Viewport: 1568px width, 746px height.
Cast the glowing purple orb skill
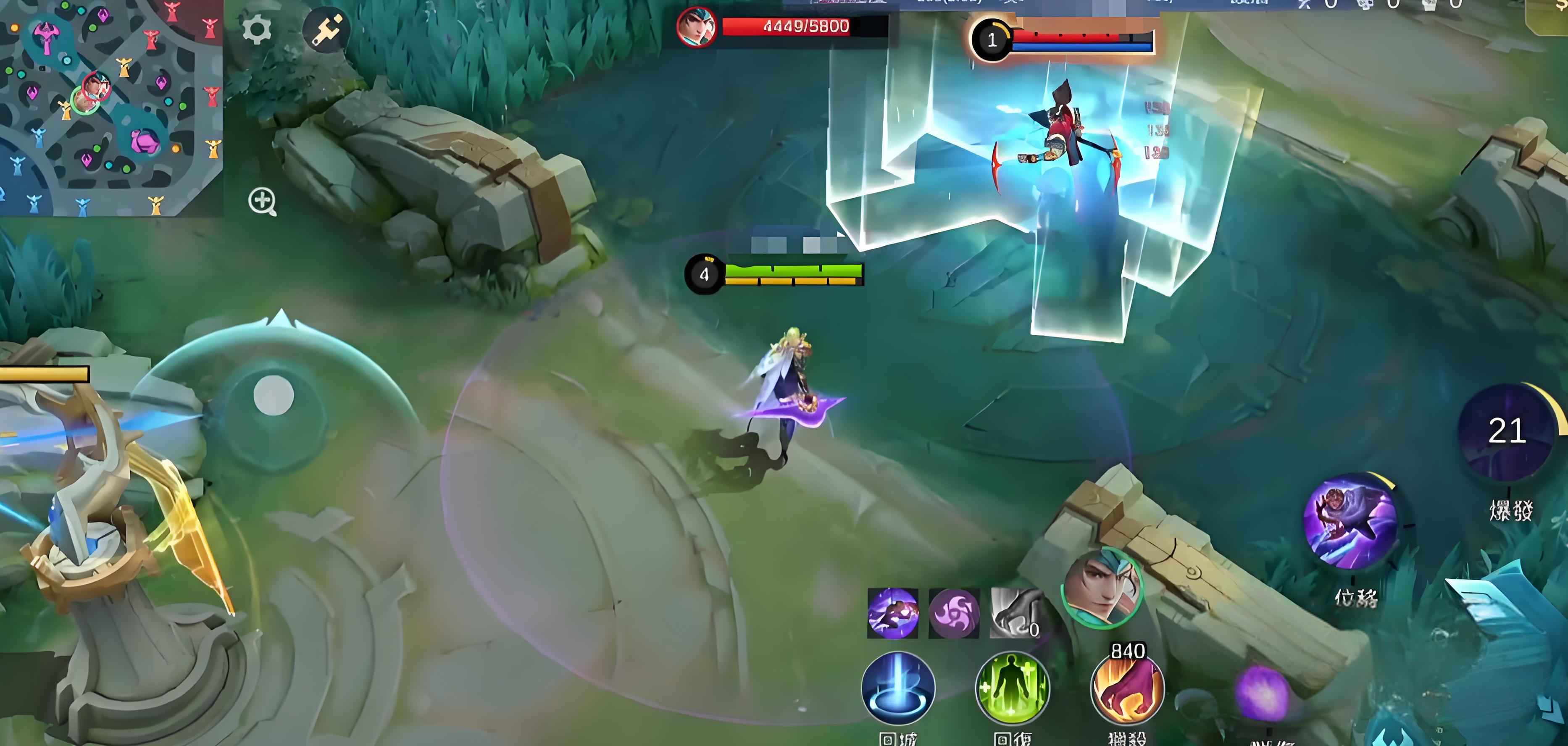coord(1263,693)
